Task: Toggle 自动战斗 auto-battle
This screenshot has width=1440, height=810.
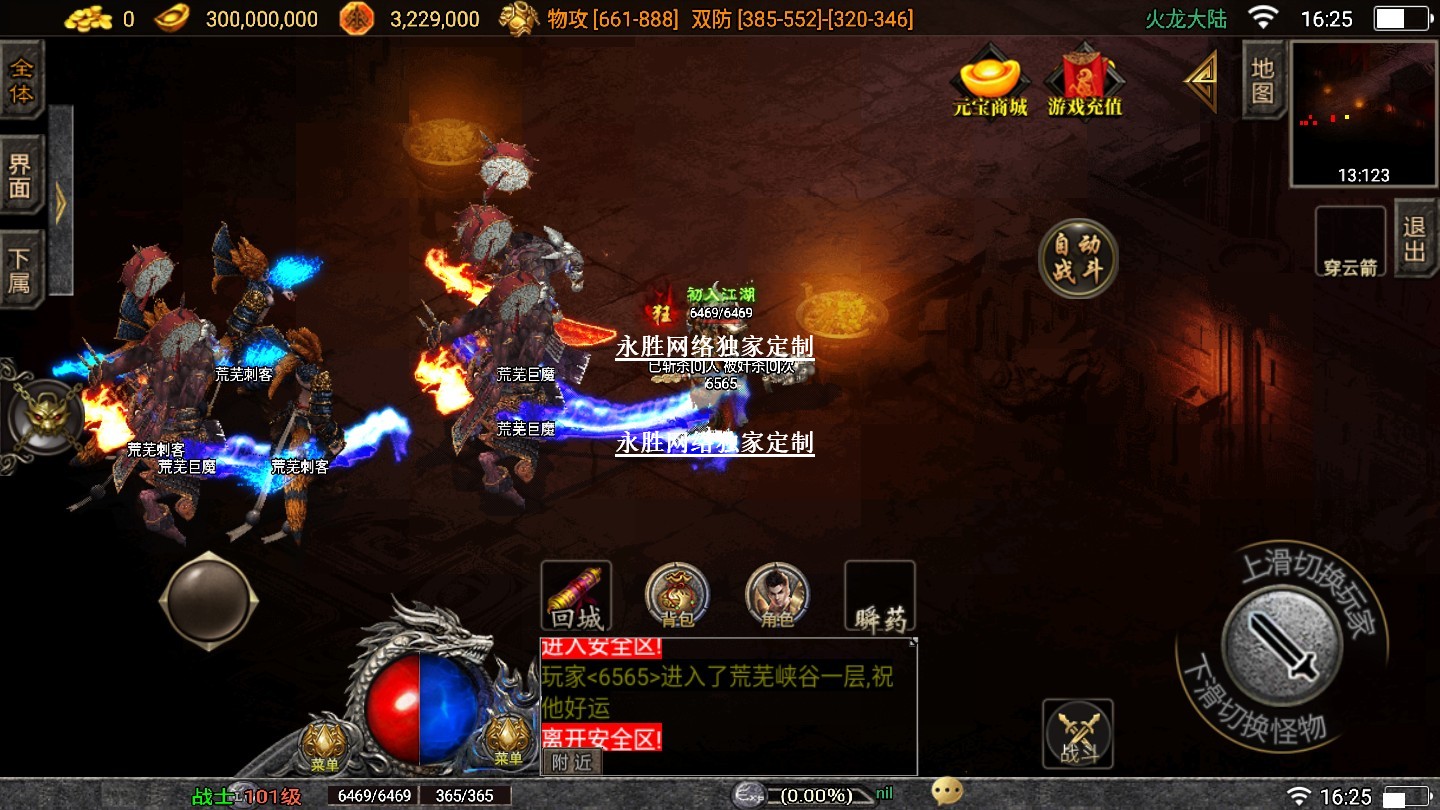Action: 1077,259
